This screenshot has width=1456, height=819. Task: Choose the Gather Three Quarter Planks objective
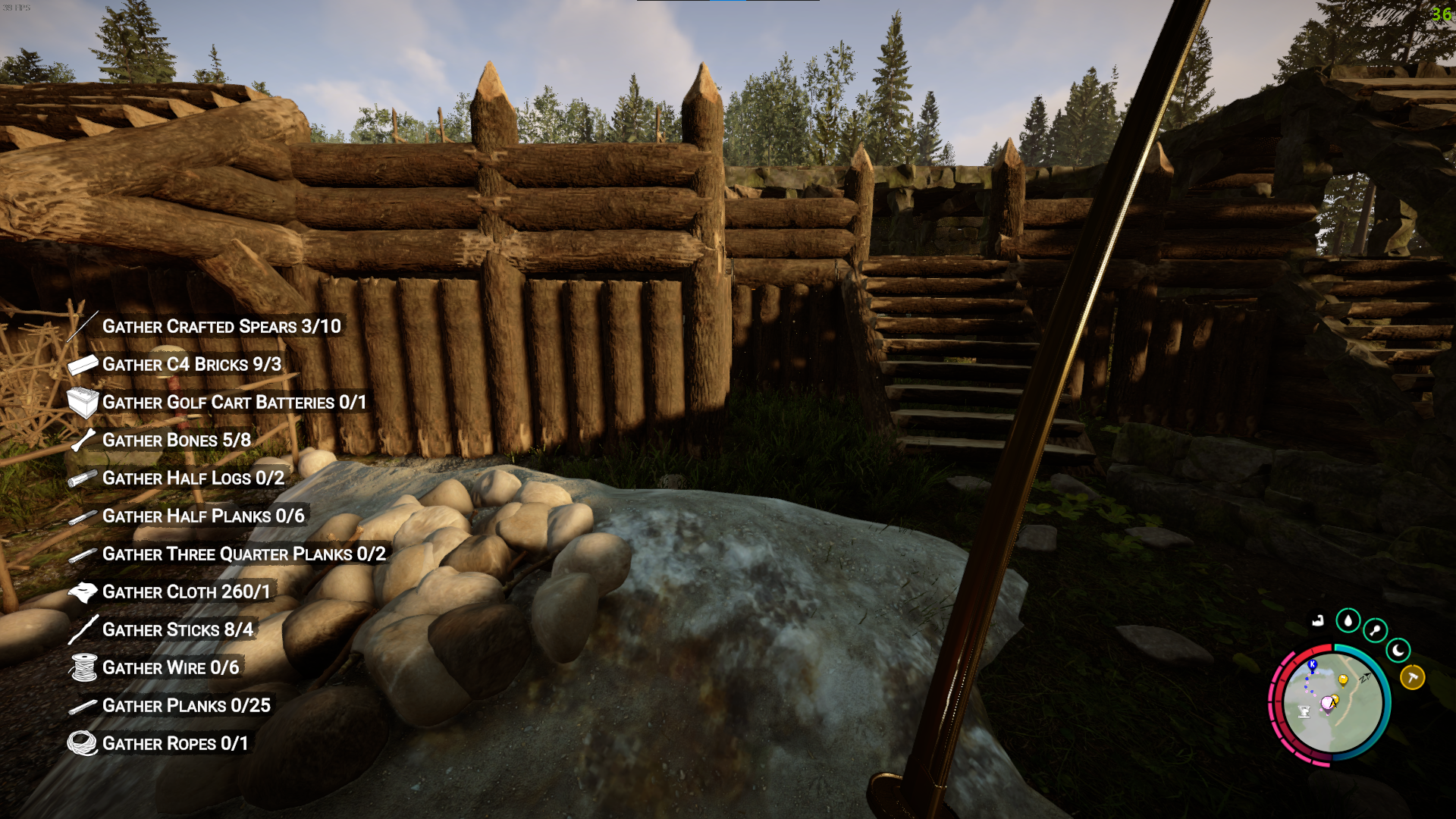(x=243, y=554)
